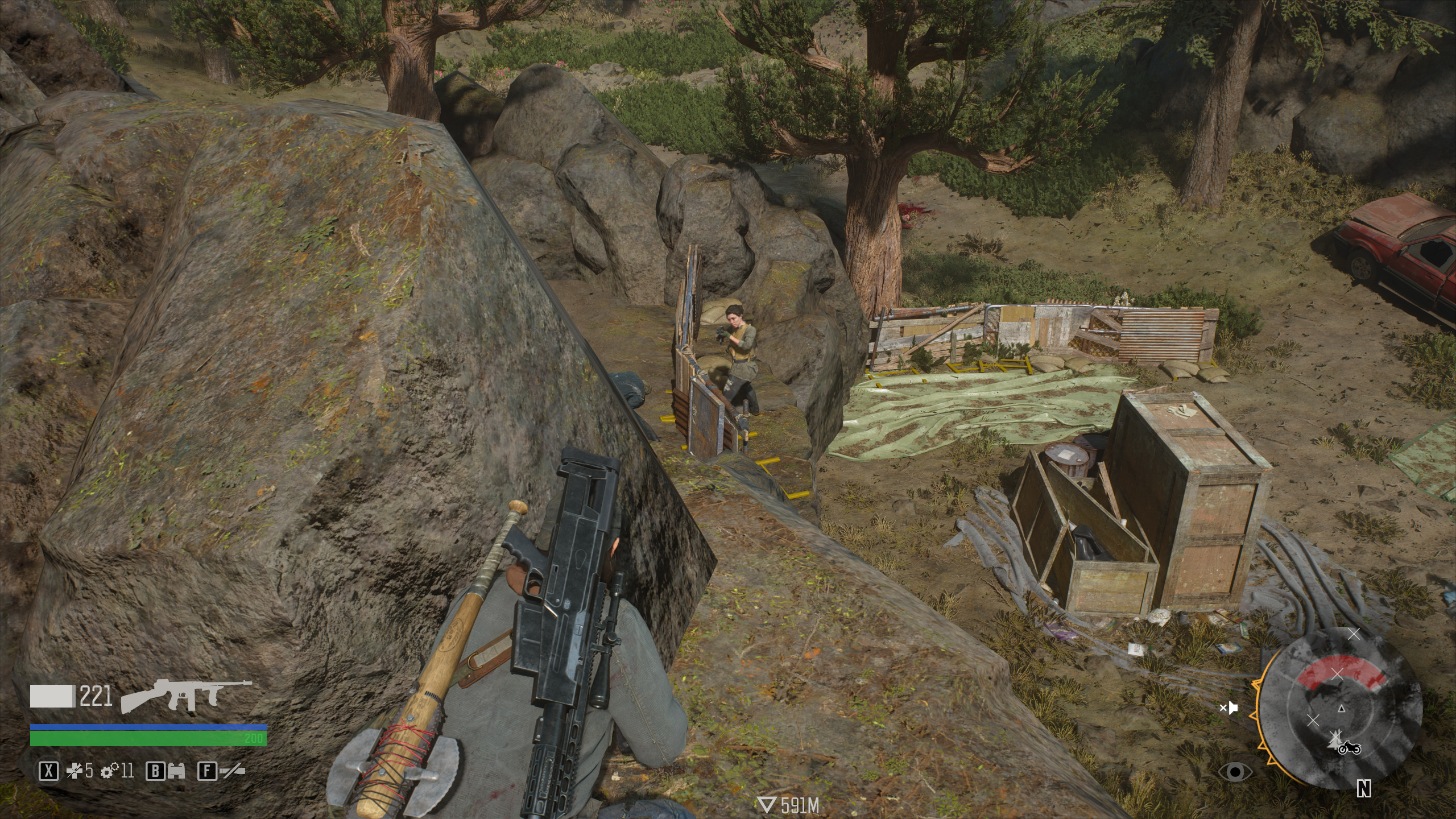Select the submachine gun weapon icon
This screenshot has height=819, width=1456.
tap(187, 696)
